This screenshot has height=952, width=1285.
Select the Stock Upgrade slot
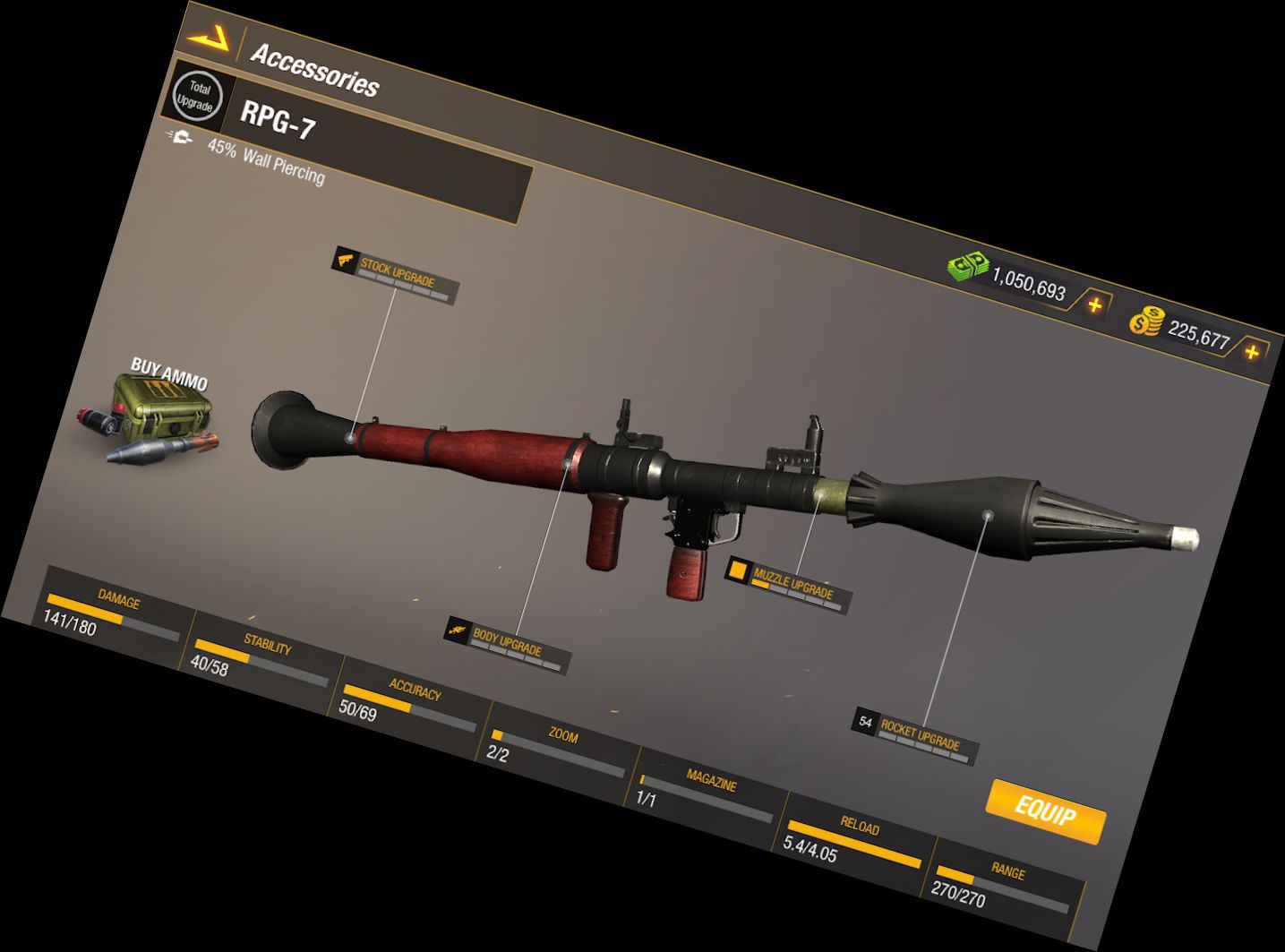click(397, 273)
